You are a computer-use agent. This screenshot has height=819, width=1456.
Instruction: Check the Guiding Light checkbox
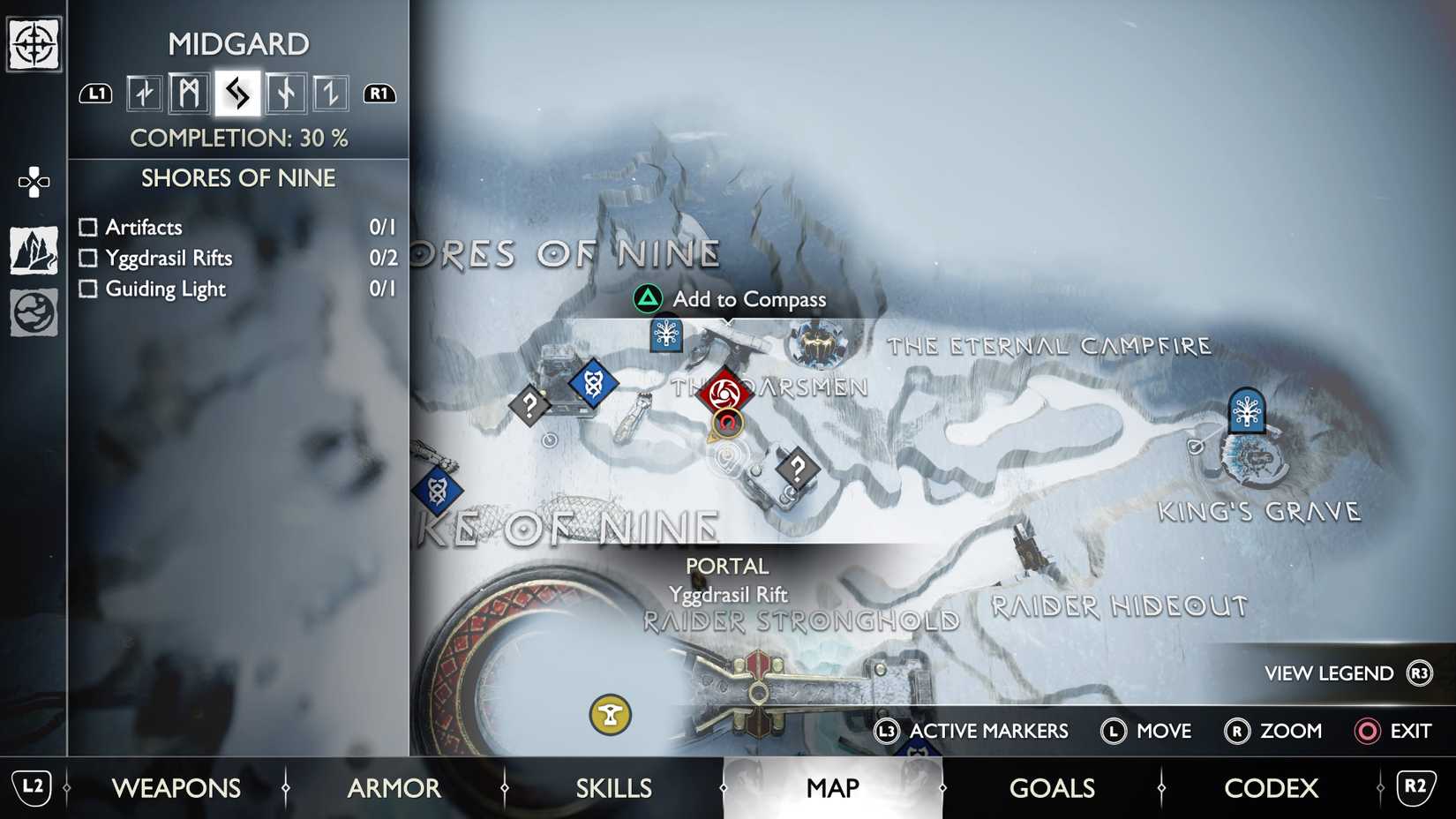[x=87, y=289]
